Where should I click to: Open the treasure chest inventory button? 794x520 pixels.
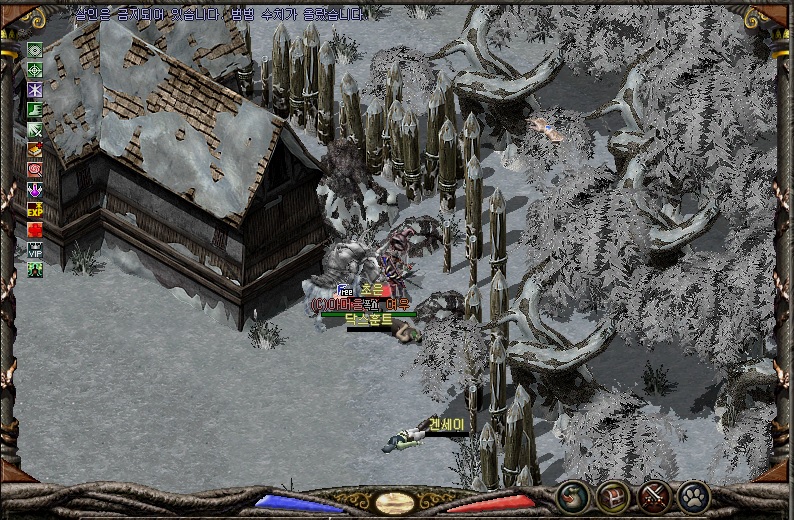612,495
